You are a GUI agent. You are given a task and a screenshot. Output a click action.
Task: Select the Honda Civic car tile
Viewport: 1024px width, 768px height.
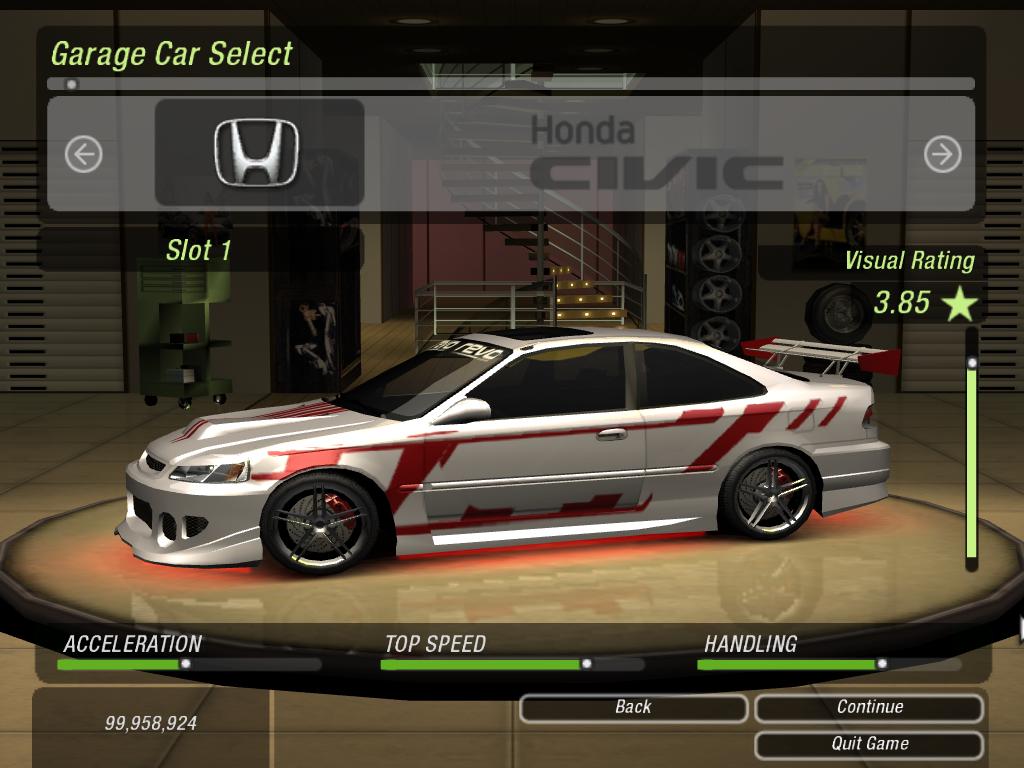(x=258, y=153)
